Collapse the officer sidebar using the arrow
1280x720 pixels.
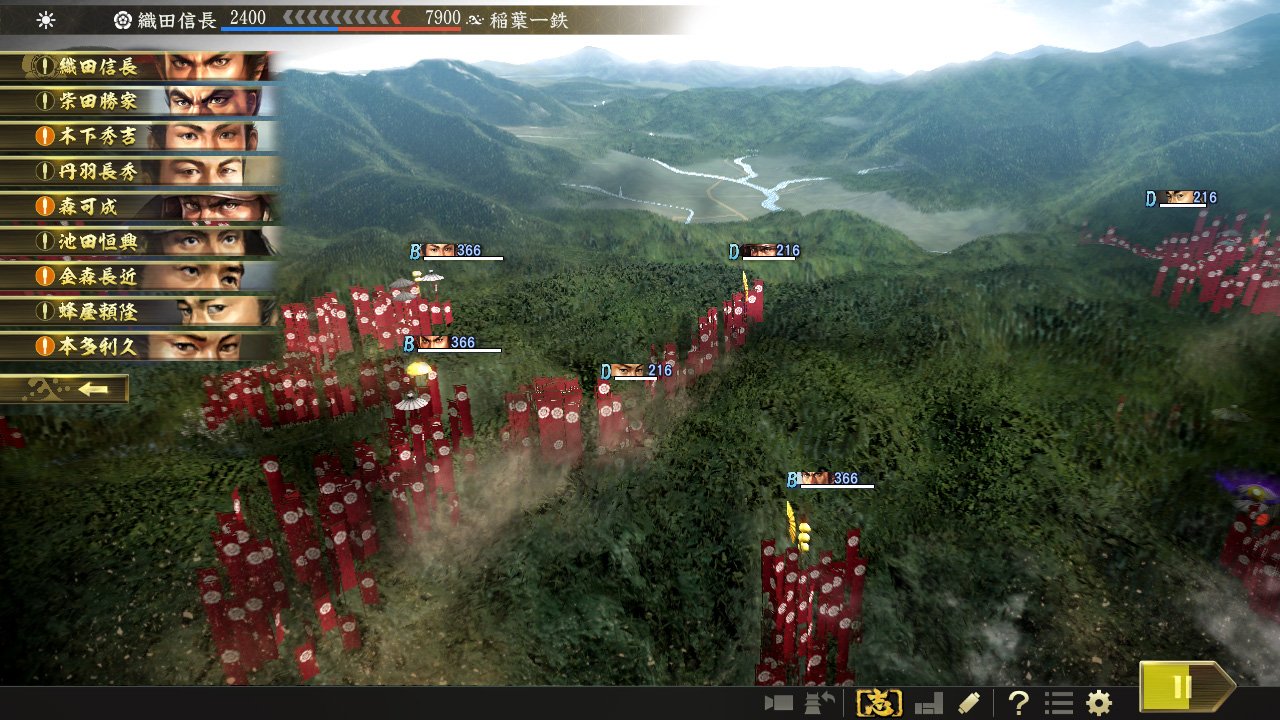(95, 388)
